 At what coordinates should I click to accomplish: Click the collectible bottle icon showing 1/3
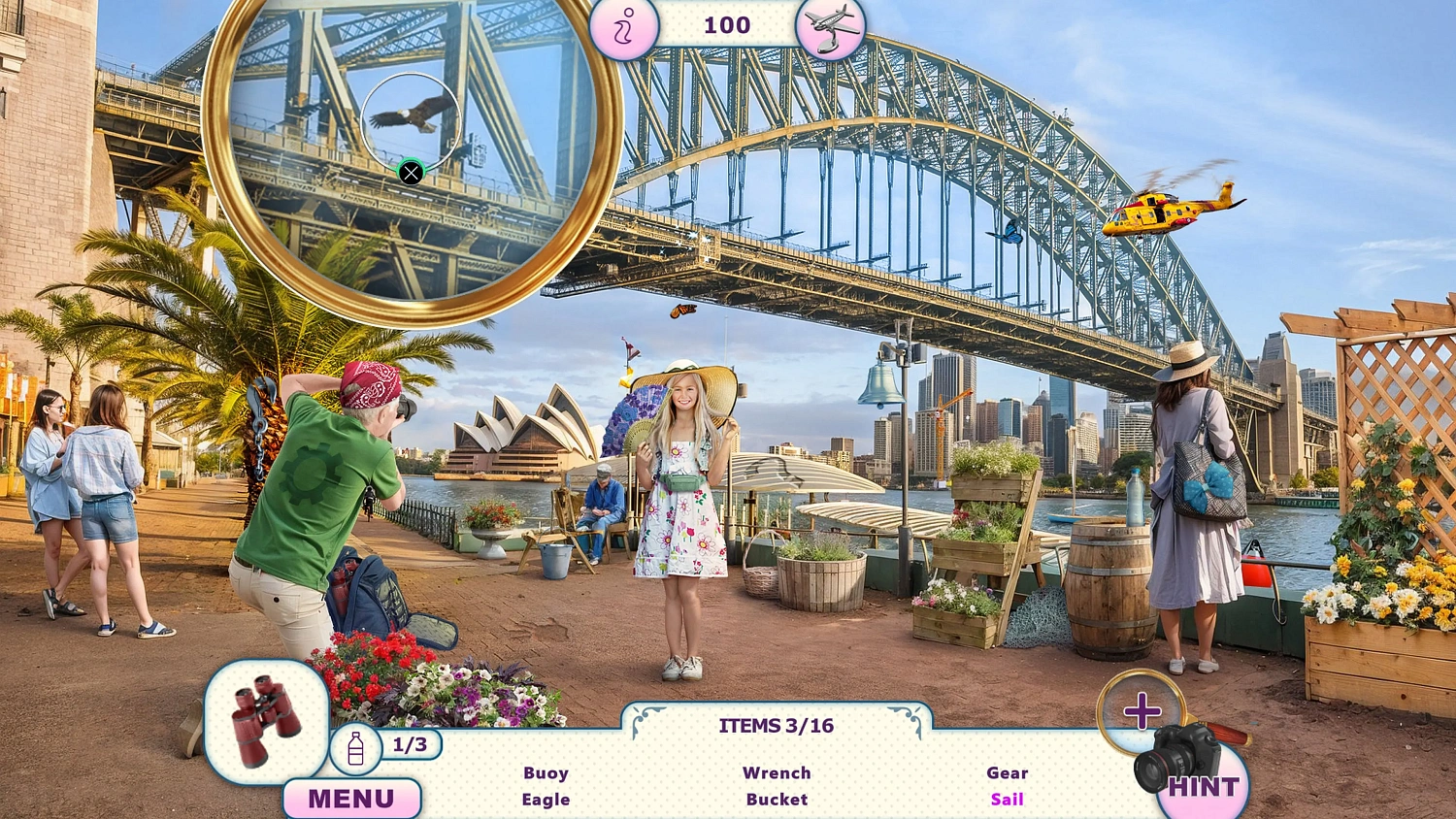tap(356, 747)
